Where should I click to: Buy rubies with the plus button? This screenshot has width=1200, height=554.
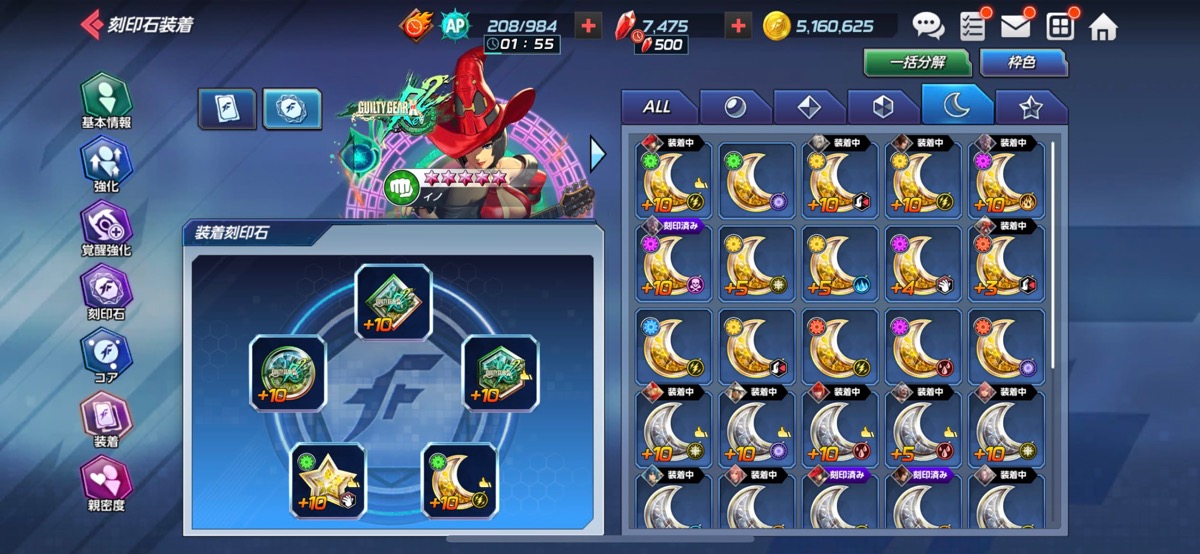pos(738,26)
